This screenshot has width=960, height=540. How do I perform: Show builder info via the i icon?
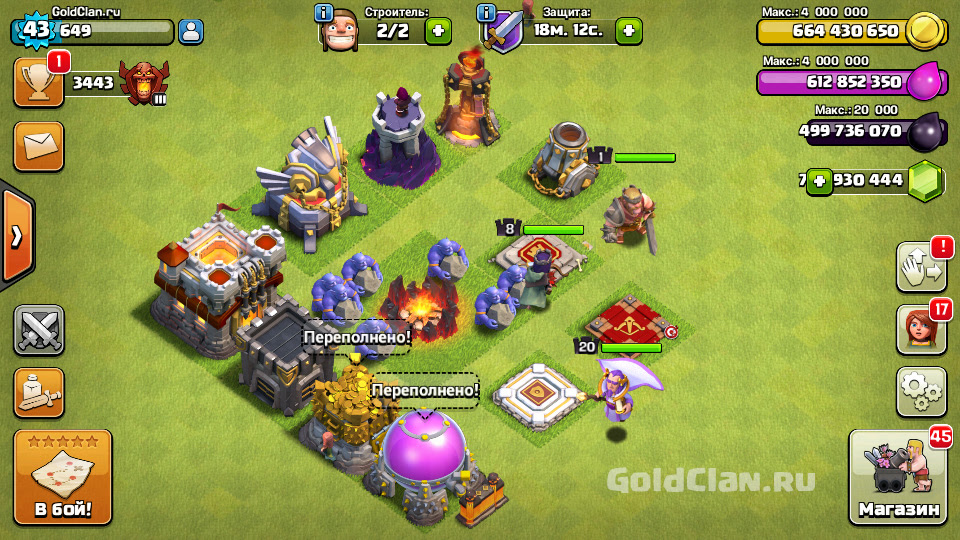(x=324, y=13)
